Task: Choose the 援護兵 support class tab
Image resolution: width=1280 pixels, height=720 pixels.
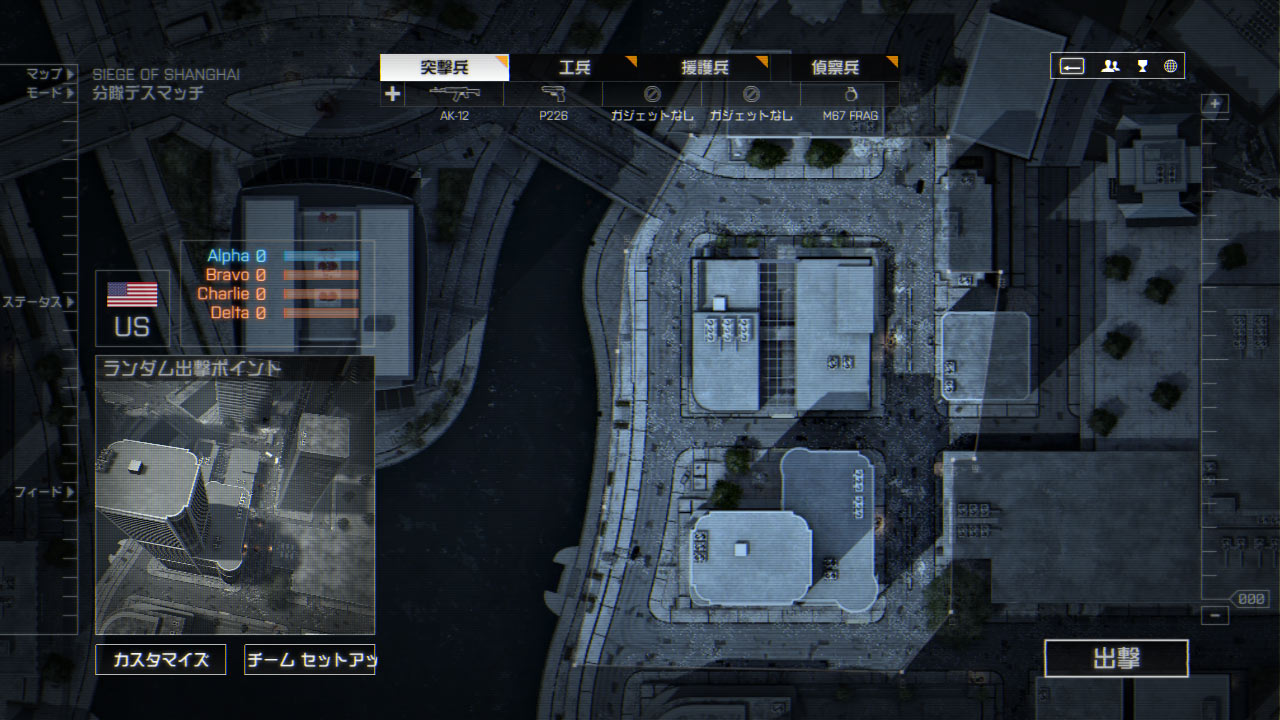Action: coord(704,68)
